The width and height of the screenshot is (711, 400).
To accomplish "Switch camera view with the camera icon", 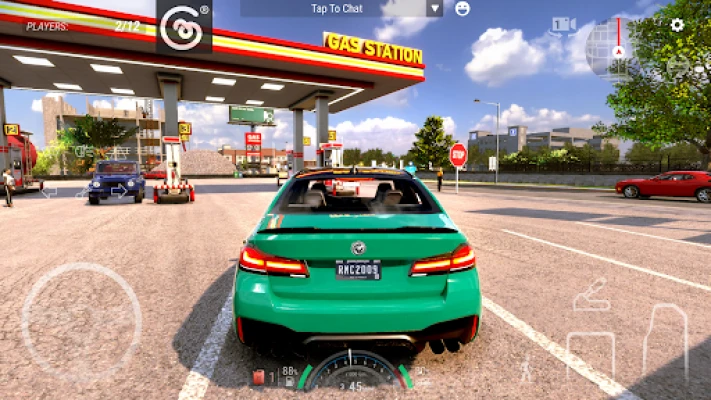I will [x=564, y=24].
